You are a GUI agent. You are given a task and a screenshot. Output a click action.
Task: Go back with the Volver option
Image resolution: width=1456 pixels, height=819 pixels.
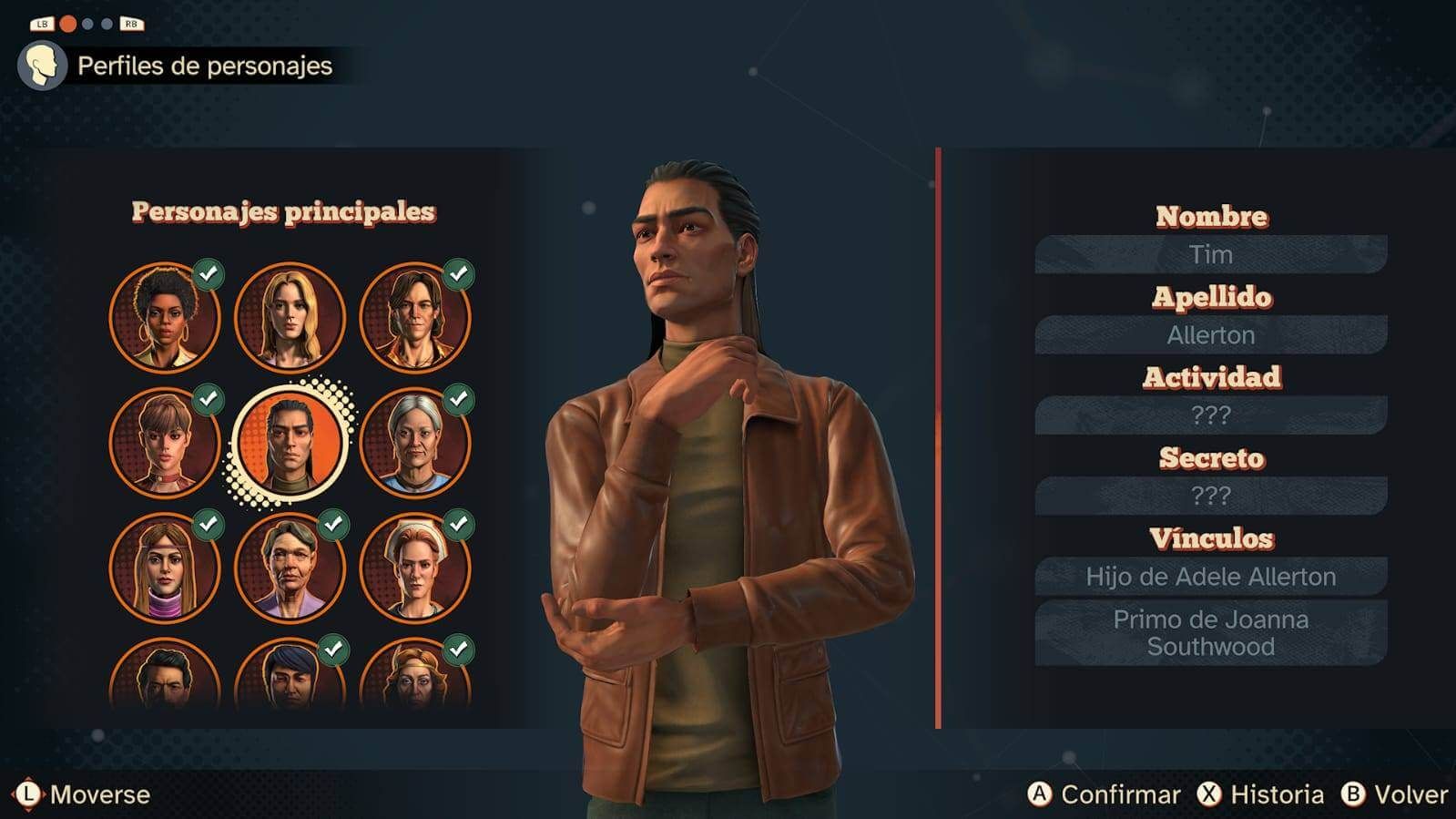(x=1410, y=794)
